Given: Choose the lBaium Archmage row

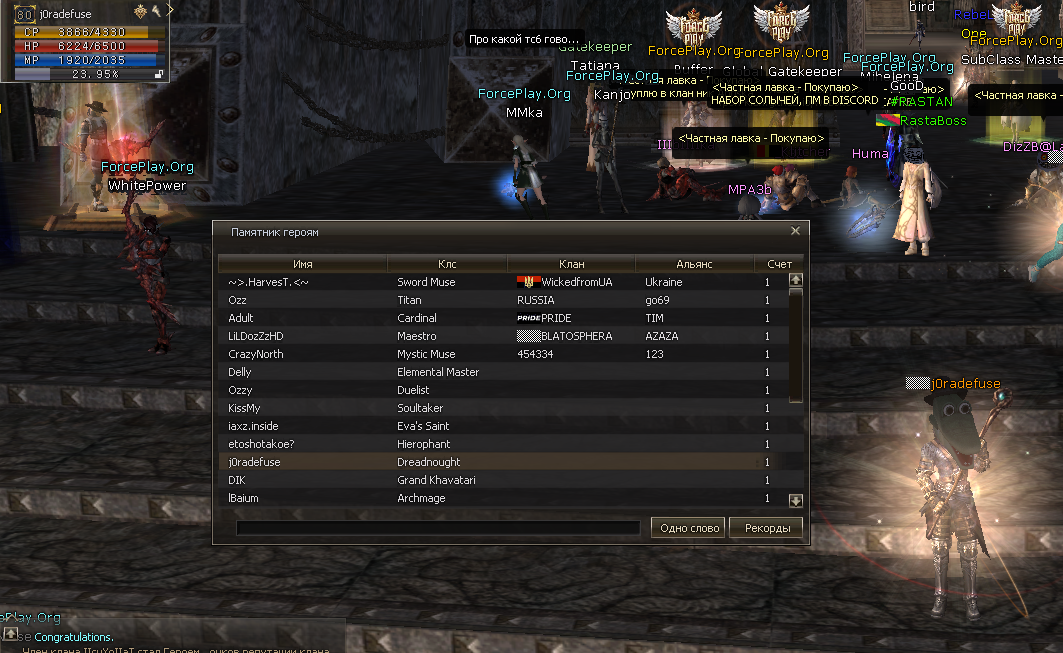Looking at the screenshot, I should [x=500, y=498].
